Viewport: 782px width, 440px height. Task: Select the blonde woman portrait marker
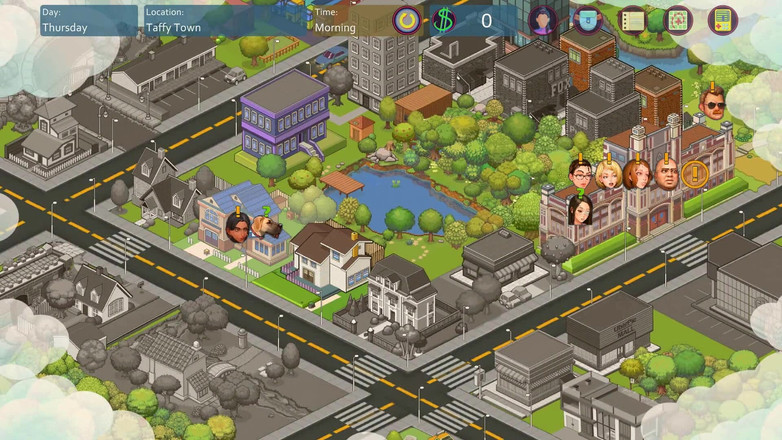click(609, 174)
